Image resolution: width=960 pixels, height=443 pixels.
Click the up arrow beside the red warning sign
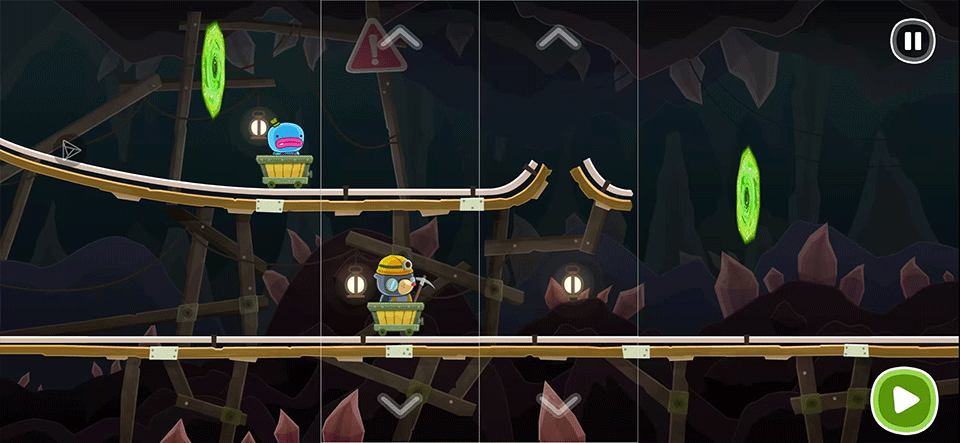pos(400,38)
